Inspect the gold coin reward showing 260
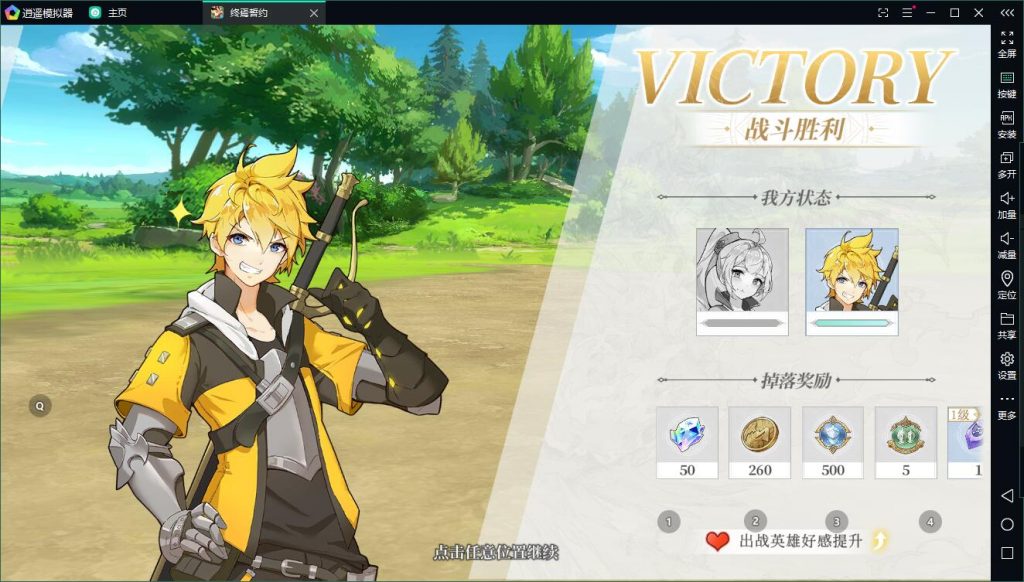The width and height of the screenshot is (1024, 582). (x=760, y=441)
